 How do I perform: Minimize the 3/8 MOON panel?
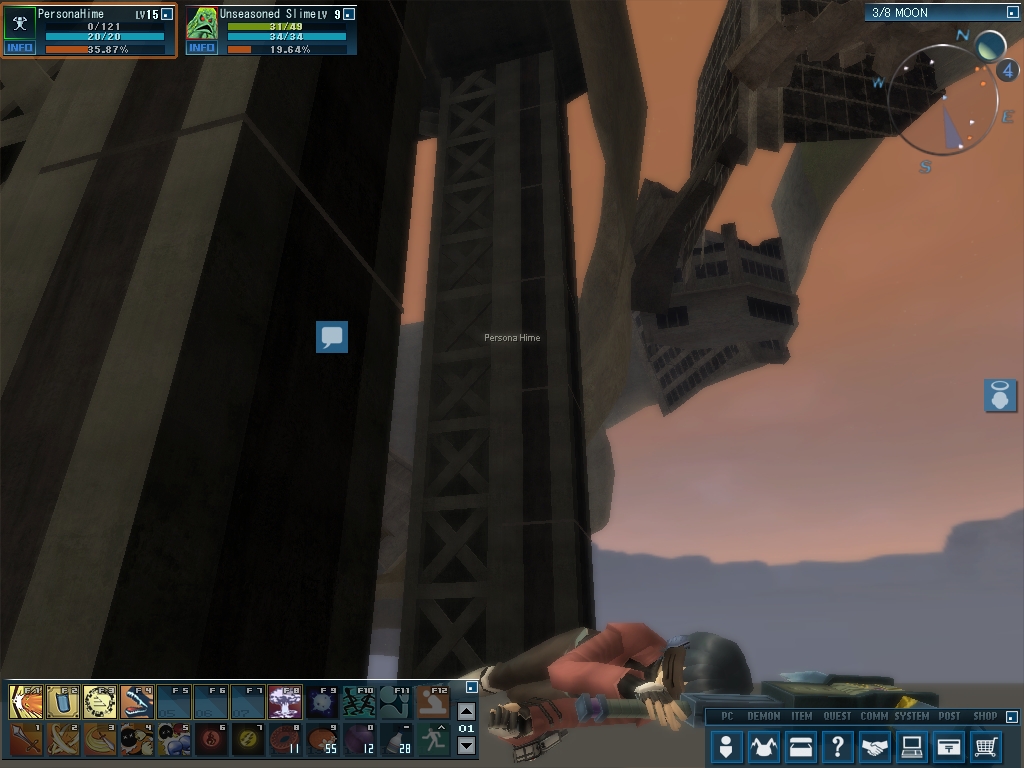tap(1012, 13)
